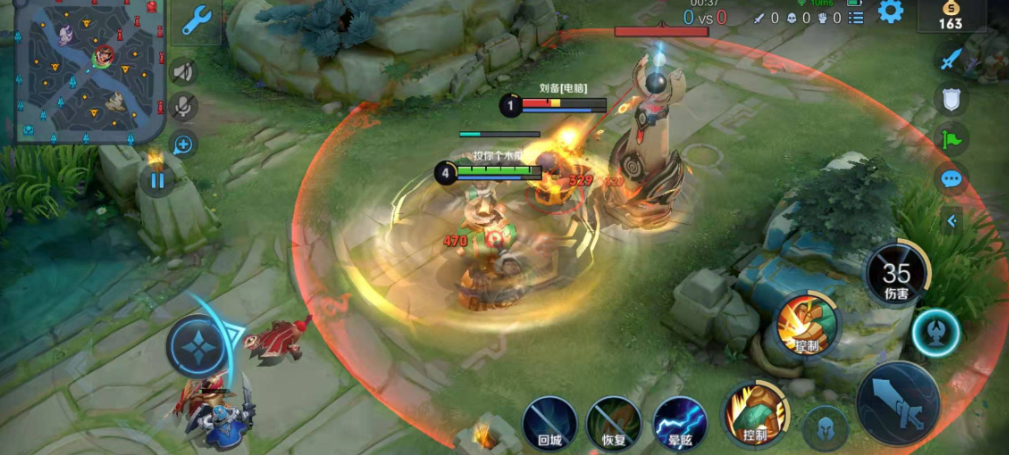
Task: Open the gear settings menu
Action: pos(889,12)
